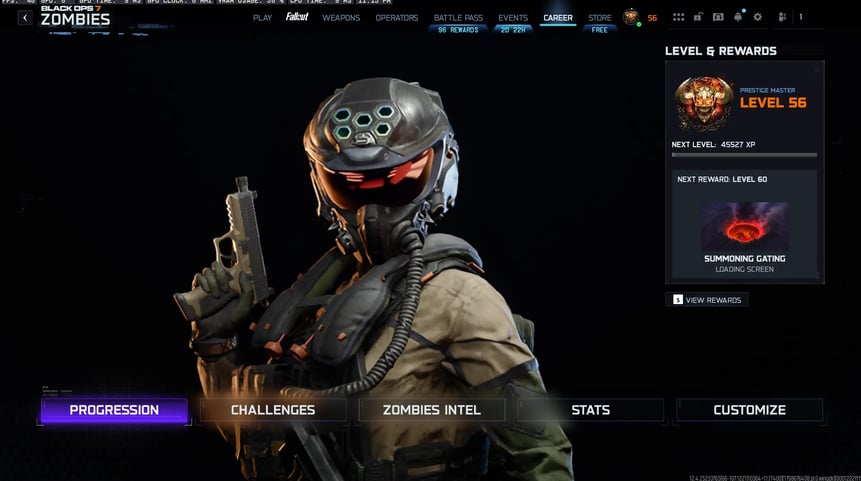Click the prestige emblem profile icon
This screenshot has width=861, height=481.
click(631, 17)
